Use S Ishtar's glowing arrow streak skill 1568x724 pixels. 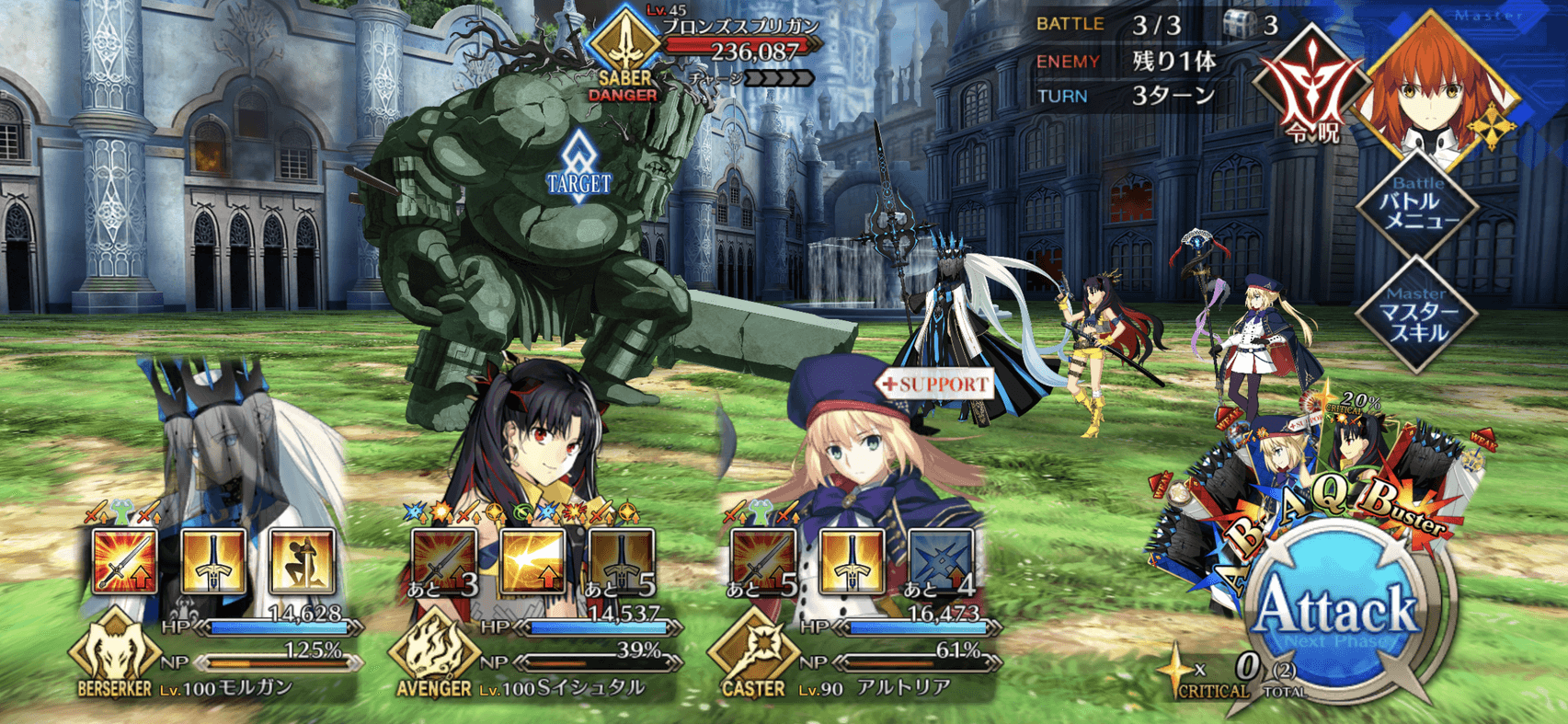click(533, 561)
